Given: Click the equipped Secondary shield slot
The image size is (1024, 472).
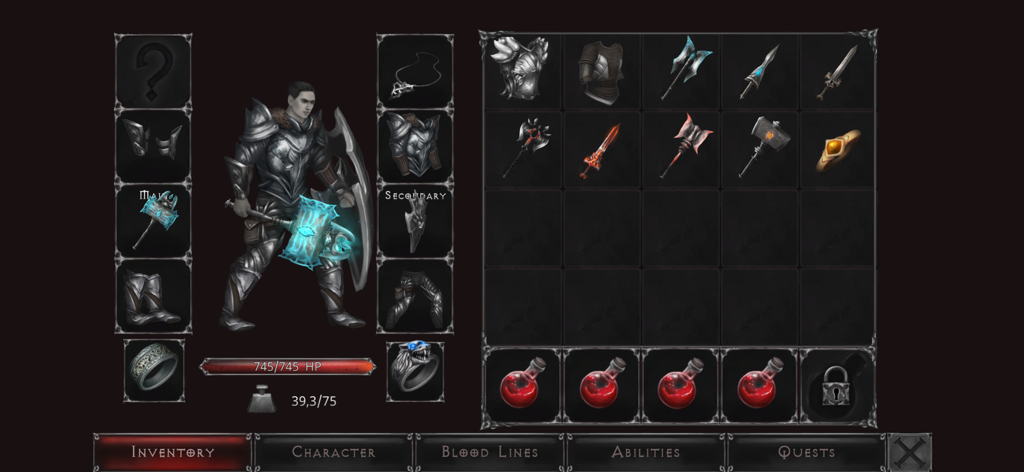Looking at the screenshot, I should 415,222.
